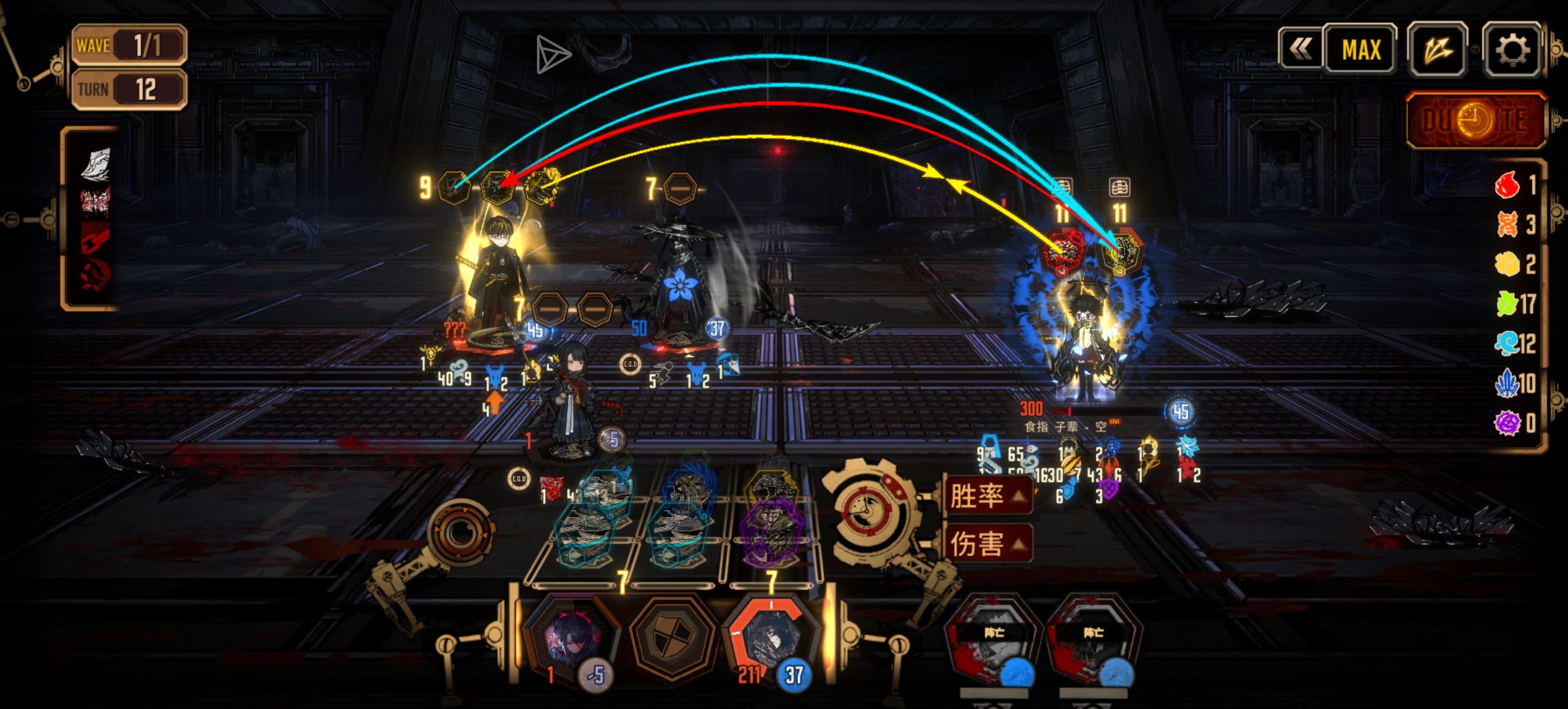Viewport: 1568px width, 709px height.
Task: Select the 伤害 damage auto-select button
Action: [985, 544]
